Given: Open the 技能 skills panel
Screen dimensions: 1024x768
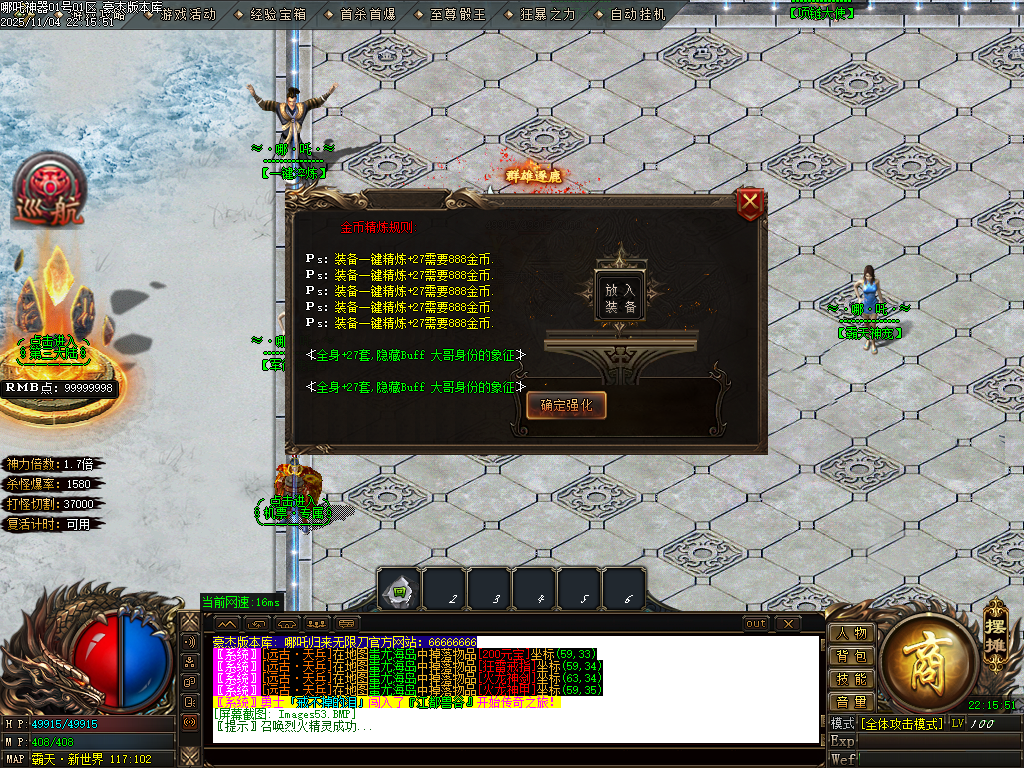Looking at the screenshot, I should coord(851,679).
